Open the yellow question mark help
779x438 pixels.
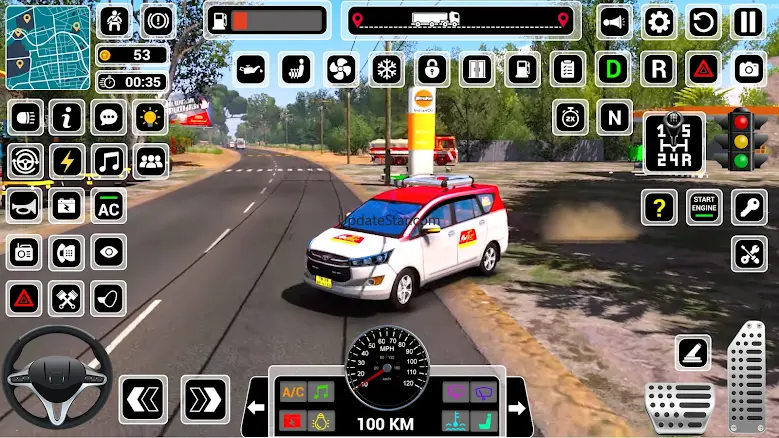[x=659, y=207]
